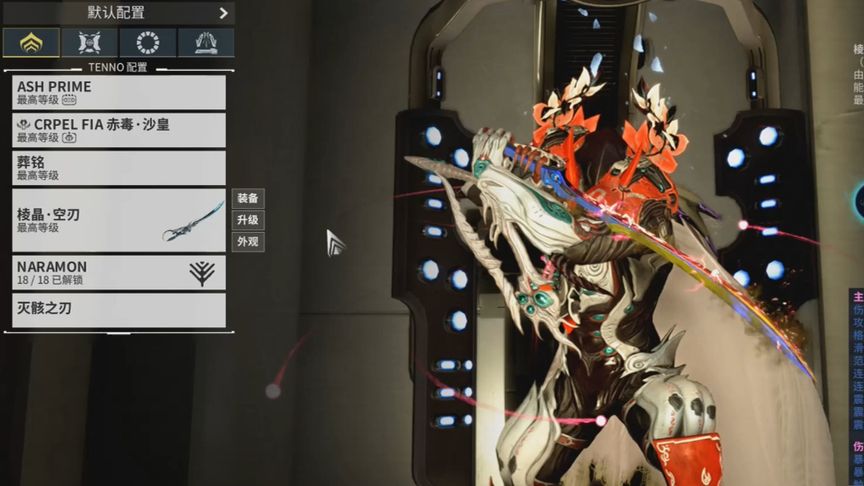
Task: Select the fourth tab with hands icon
Action: point(206,42)
